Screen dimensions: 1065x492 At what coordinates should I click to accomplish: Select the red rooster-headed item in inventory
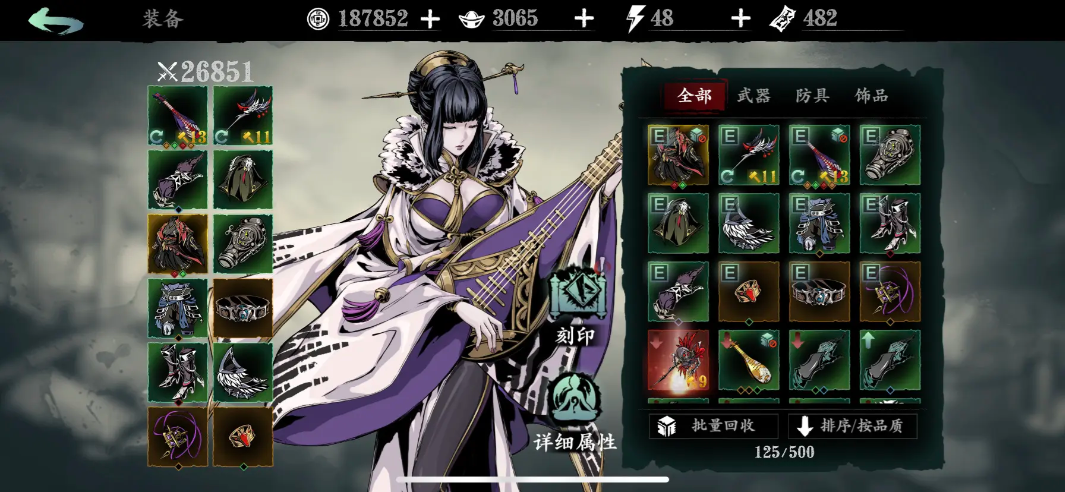click(678, 360)
